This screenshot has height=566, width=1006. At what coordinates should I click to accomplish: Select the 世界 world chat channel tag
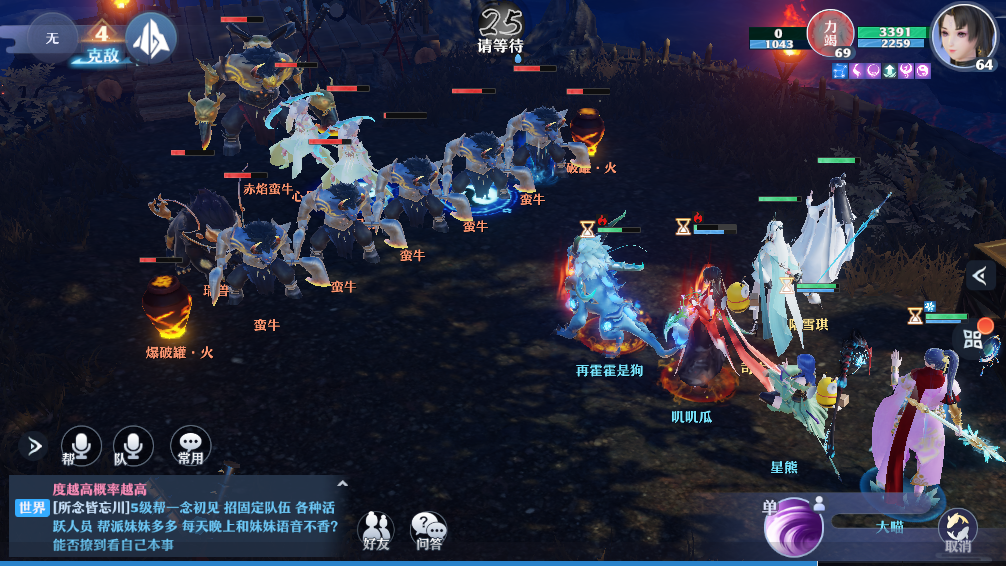pyautogui.click(x=32, y=508)
